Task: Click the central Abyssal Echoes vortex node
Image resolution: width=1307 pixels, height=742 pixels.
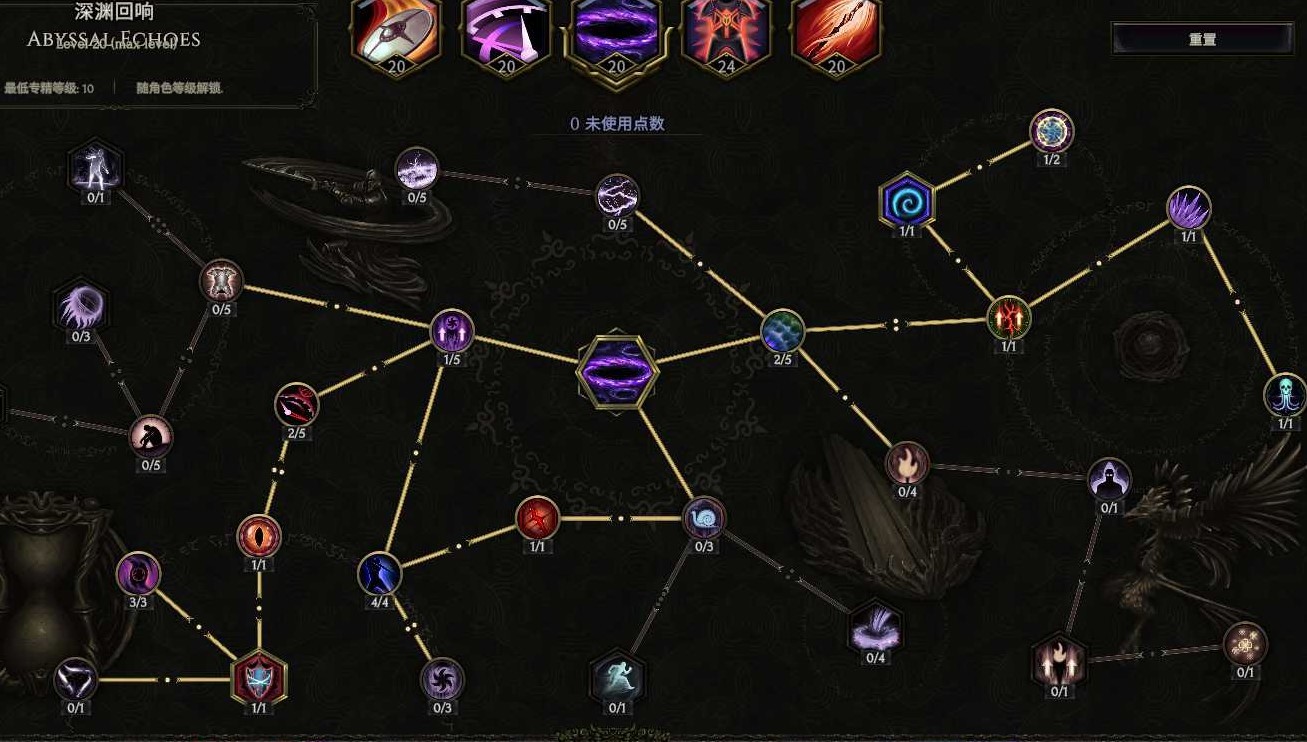Action: pos(615,370)
